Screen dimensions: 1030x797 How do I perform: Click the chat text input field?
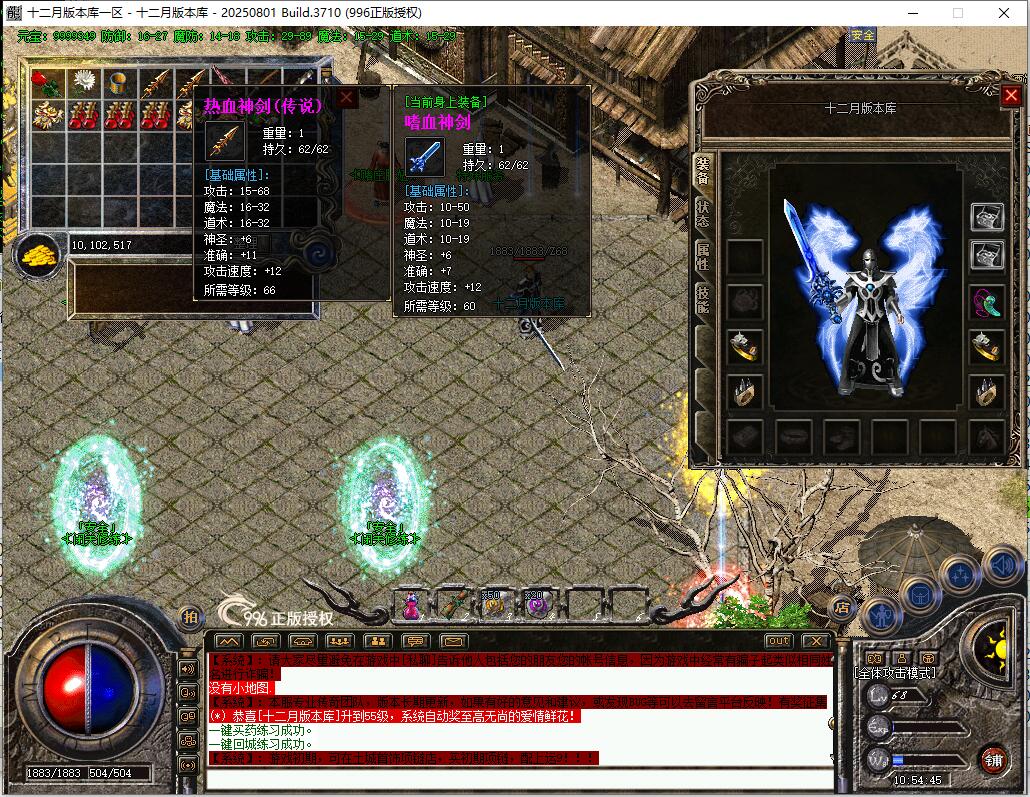click(x=520, y=779)
